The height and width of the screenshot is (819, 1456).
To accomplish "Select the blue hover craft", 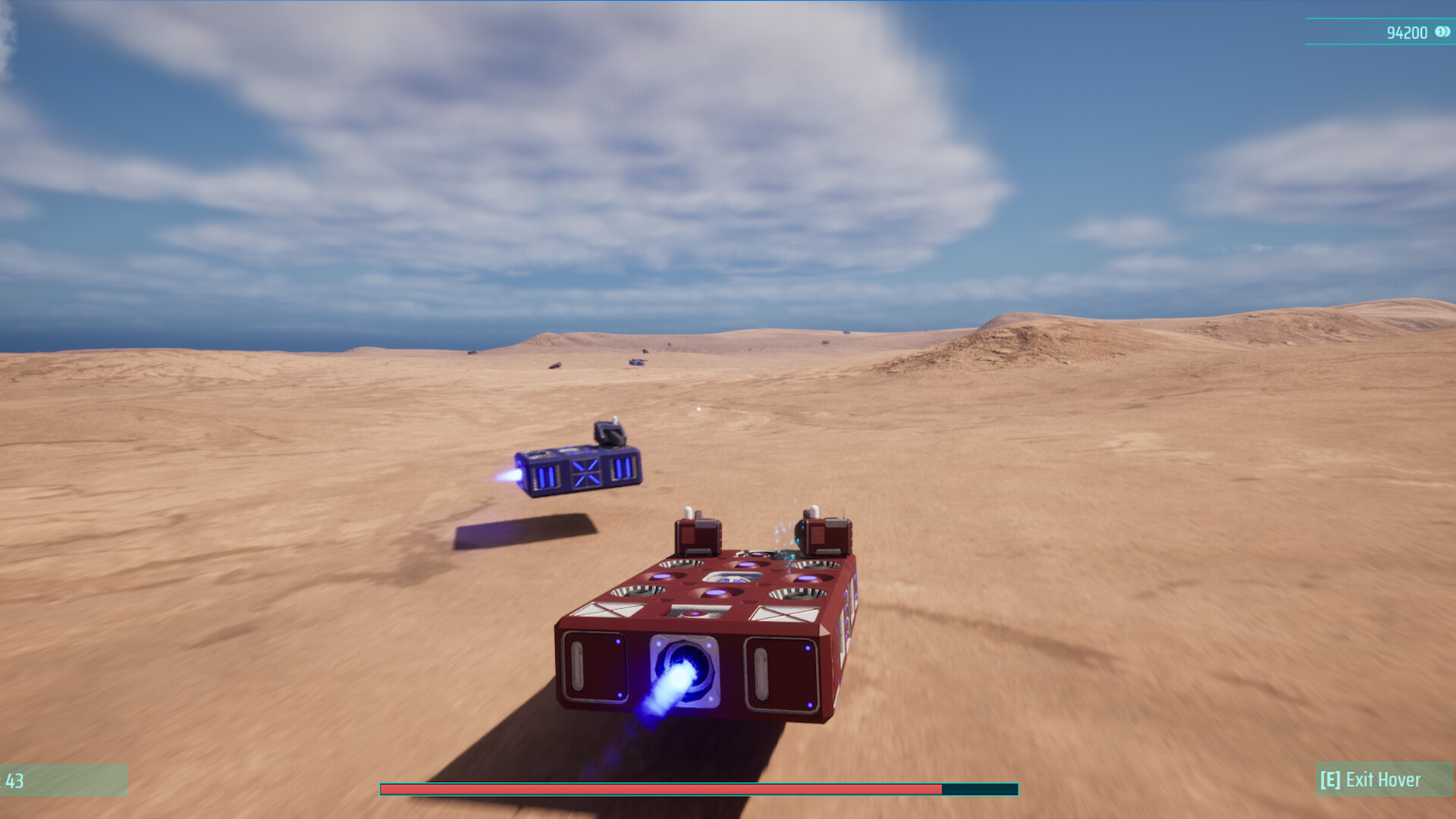I will click(576, 466).
